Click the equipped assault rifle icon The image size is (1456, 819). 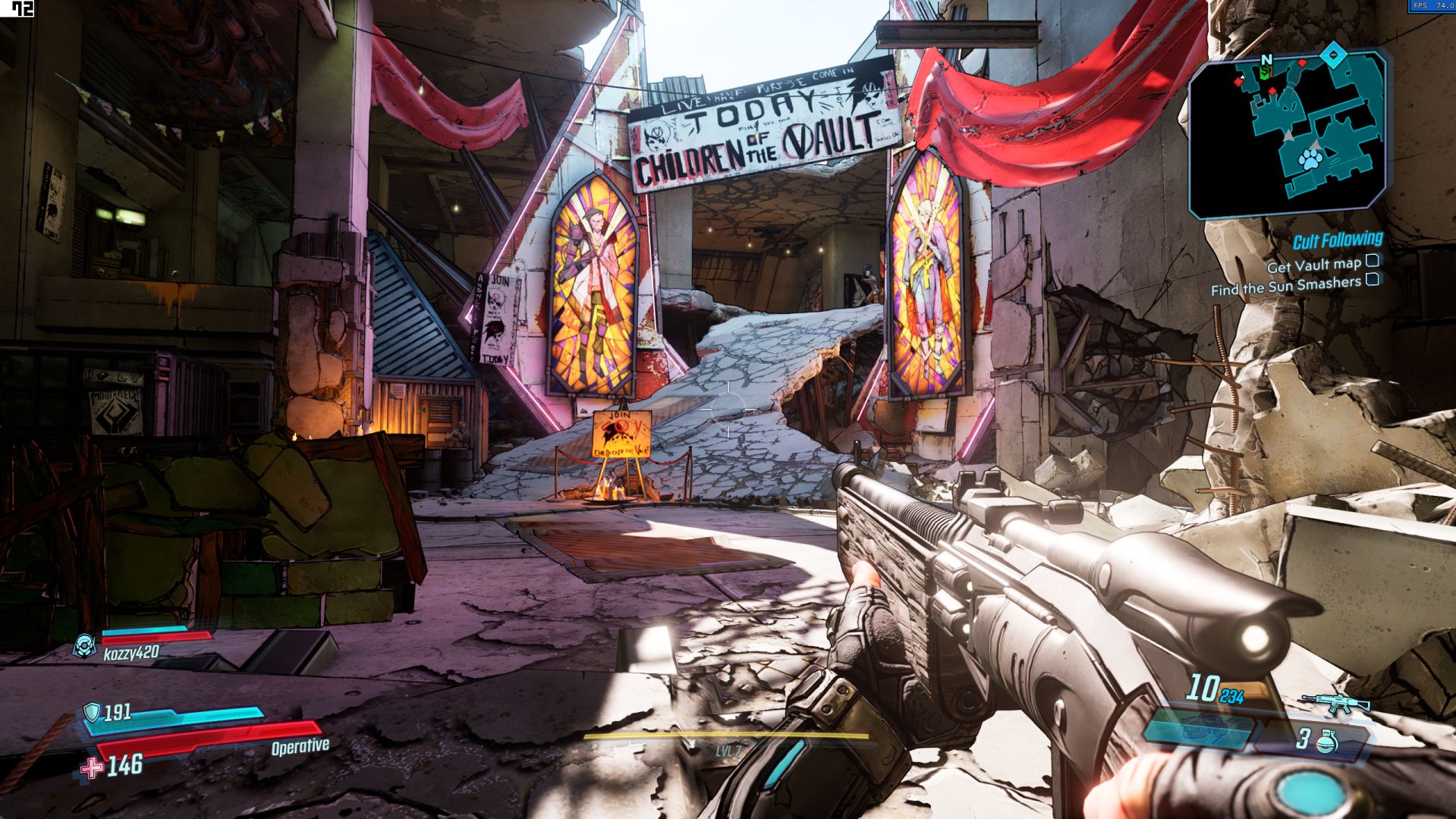click(1336, 703)
